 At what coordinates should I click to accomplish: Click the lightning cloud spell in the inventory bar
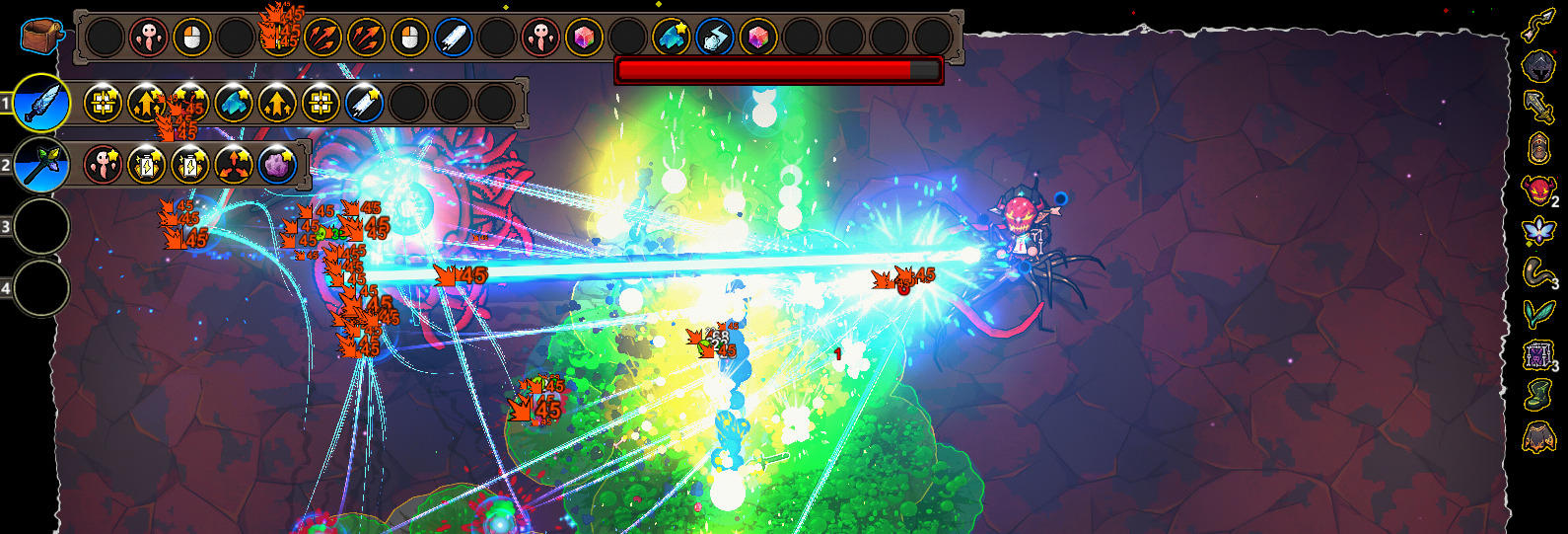click(x=714, y=38)
